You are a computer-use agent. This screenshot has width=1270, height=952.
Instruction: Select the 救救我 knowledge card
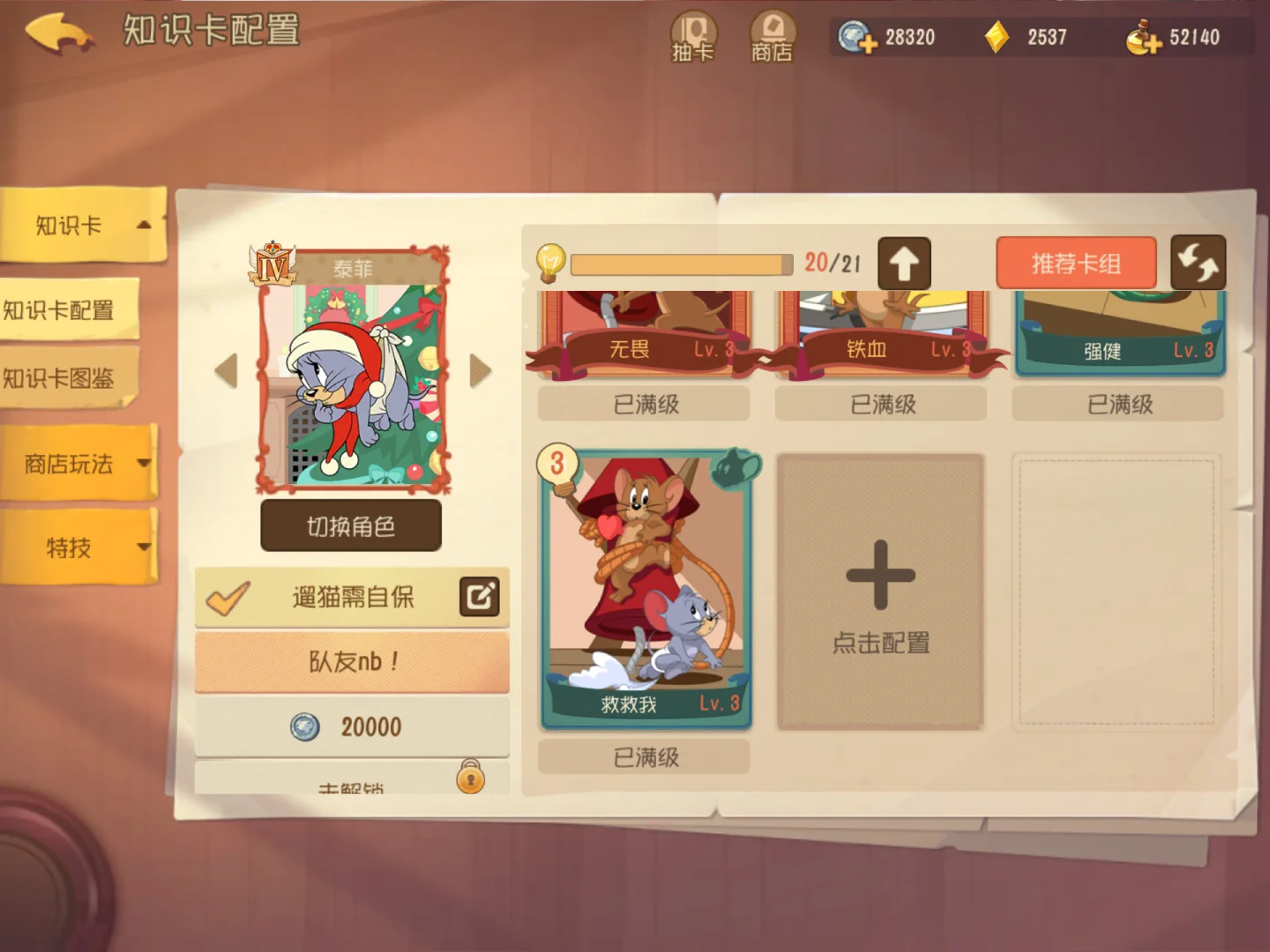click(646, 591)
